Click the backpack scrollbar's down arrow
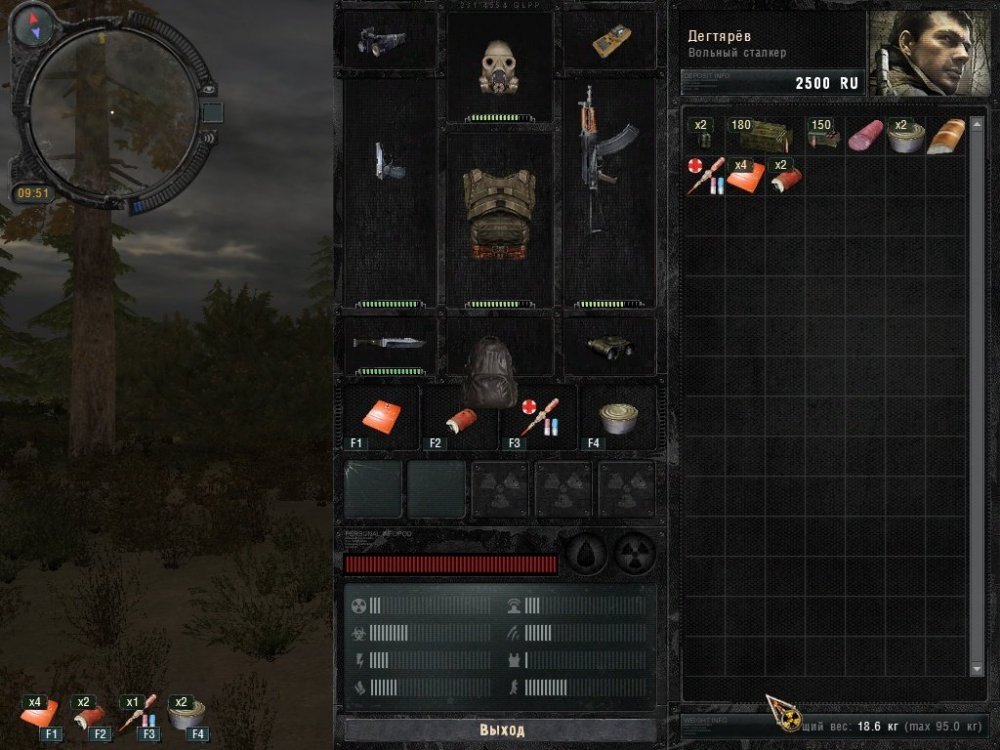 [x=976, y=668]
